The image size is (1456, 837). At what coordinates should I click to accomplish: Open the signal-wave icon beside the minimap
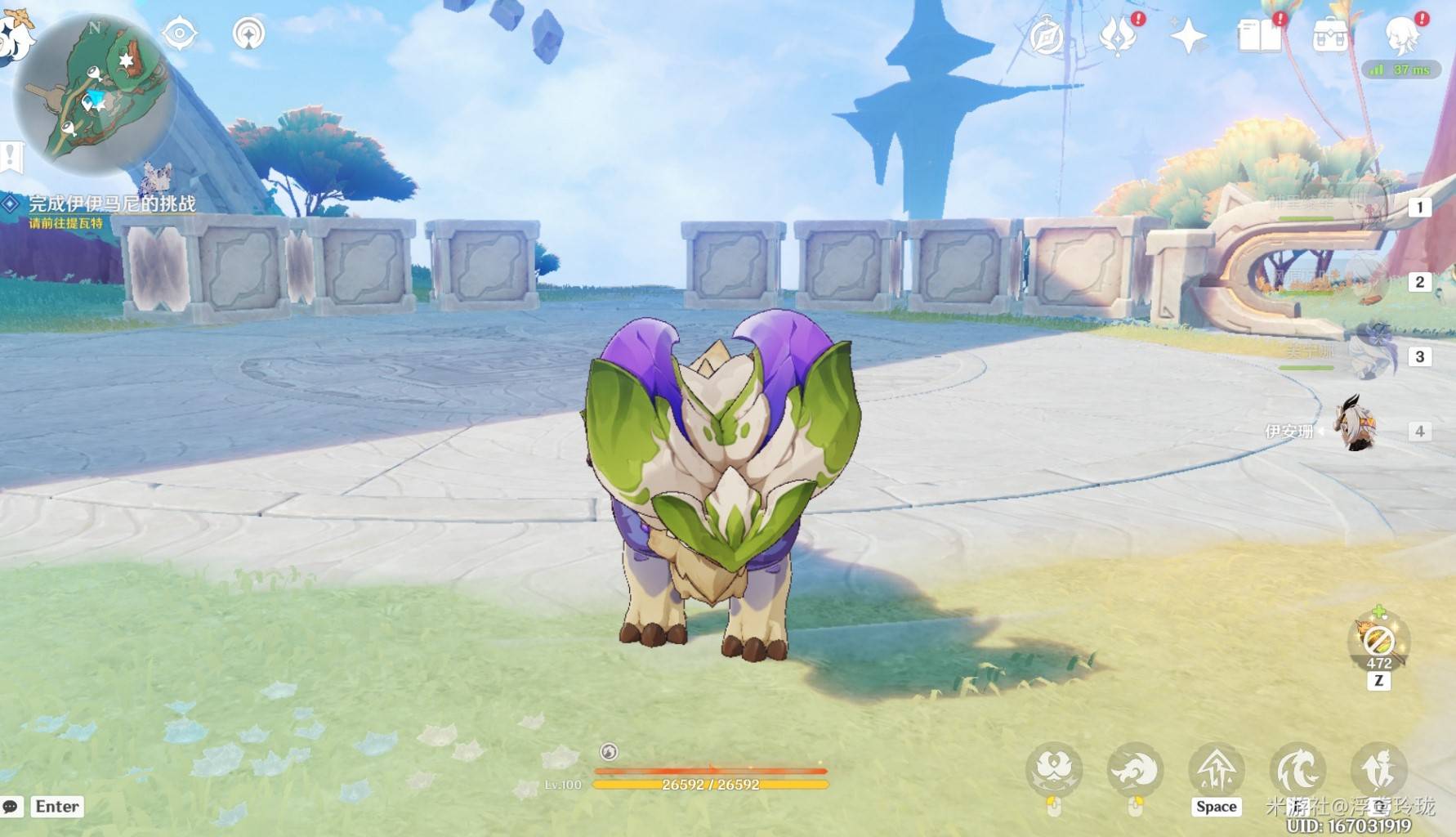pos(248,34)
